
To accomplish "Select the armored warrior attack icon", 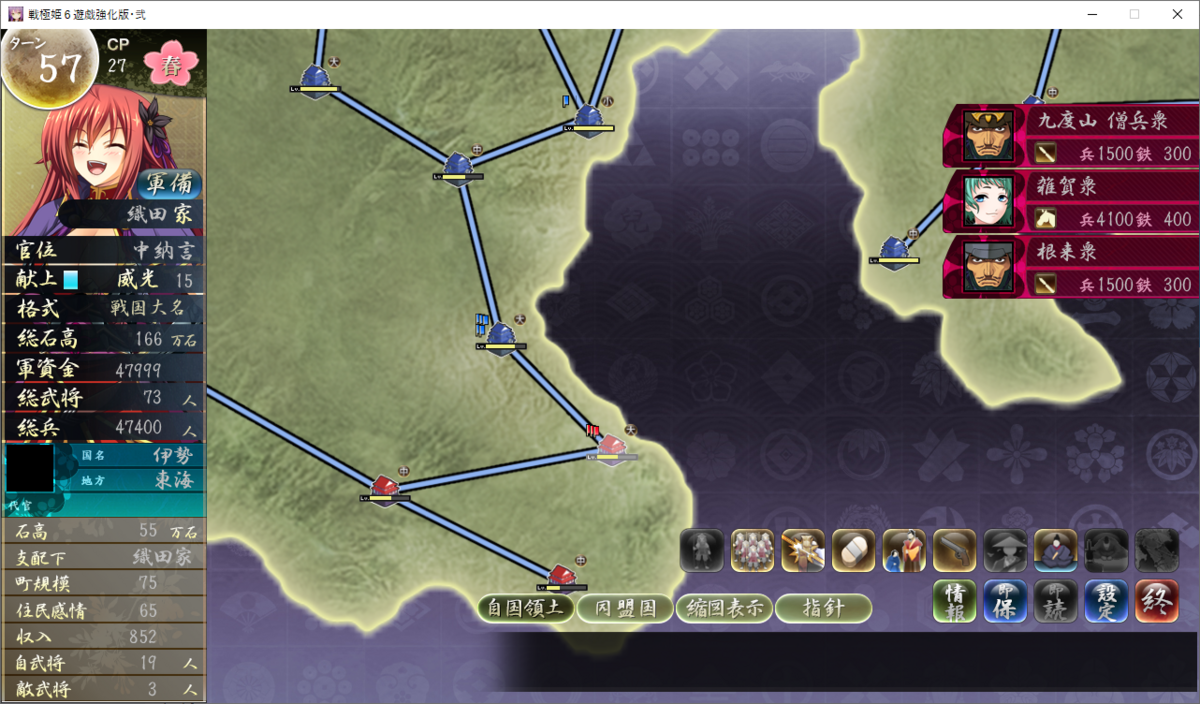I will [803, 550].
